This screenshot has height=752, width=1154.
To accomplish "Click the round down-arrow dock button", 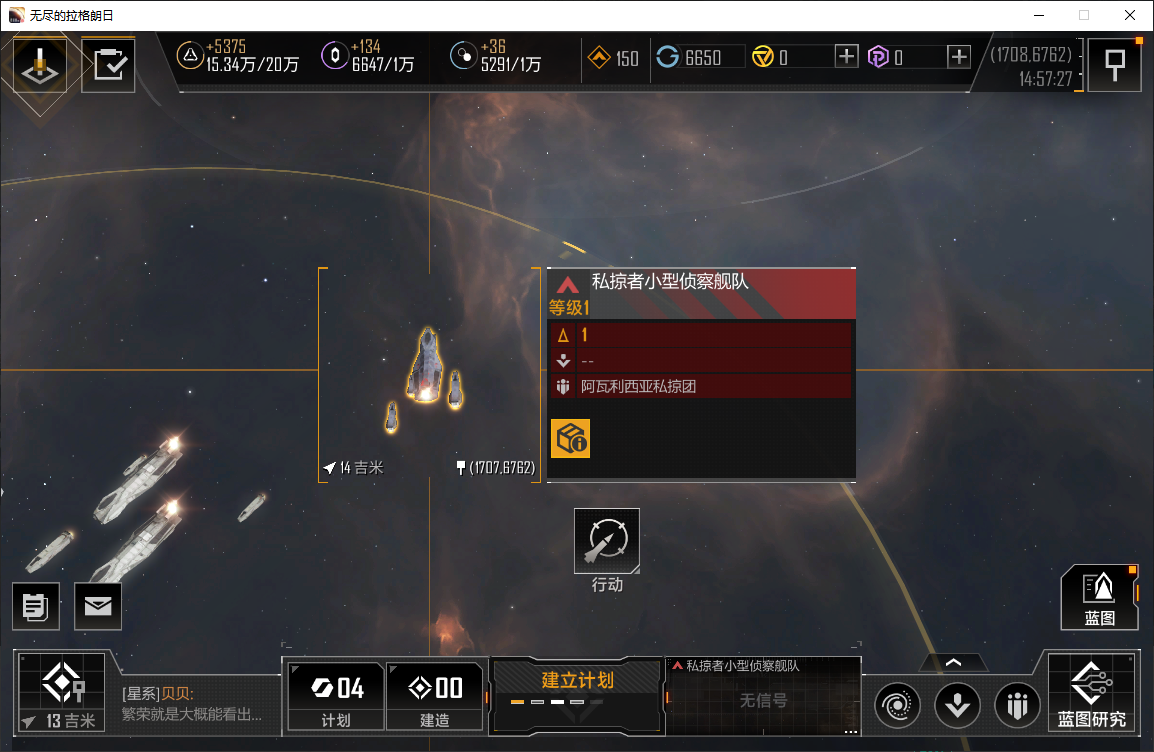I will 957,705.
